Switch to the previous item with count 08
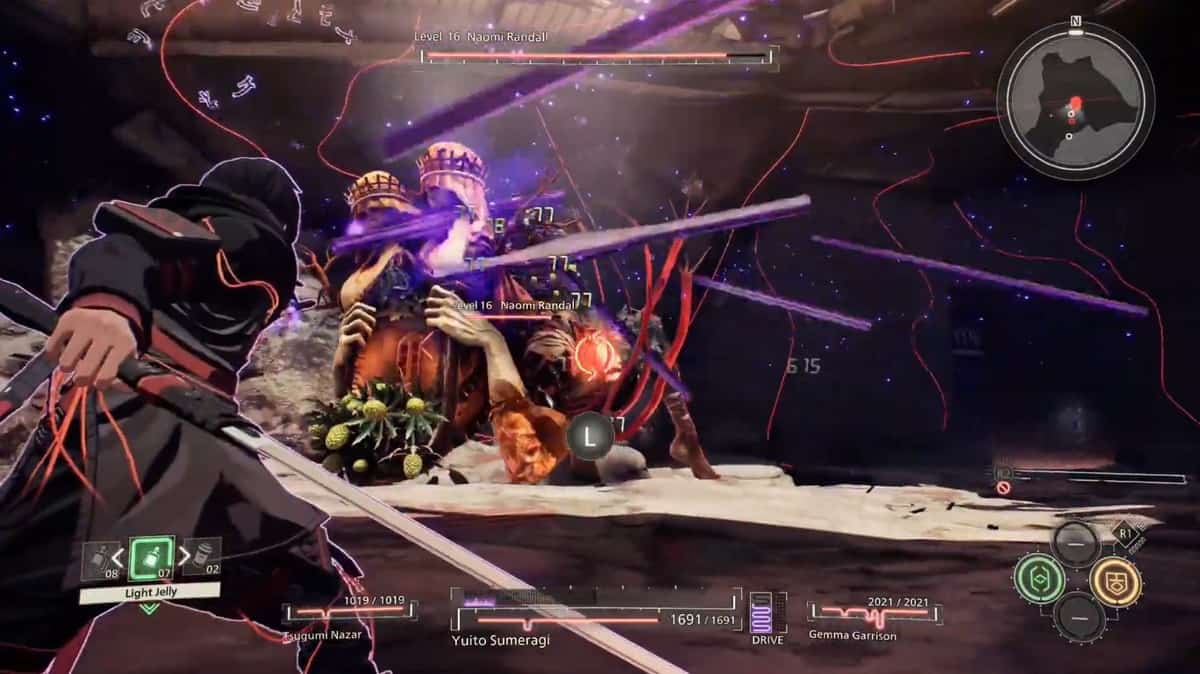This screenshot has height=674, width=1200. coord(99,559)
